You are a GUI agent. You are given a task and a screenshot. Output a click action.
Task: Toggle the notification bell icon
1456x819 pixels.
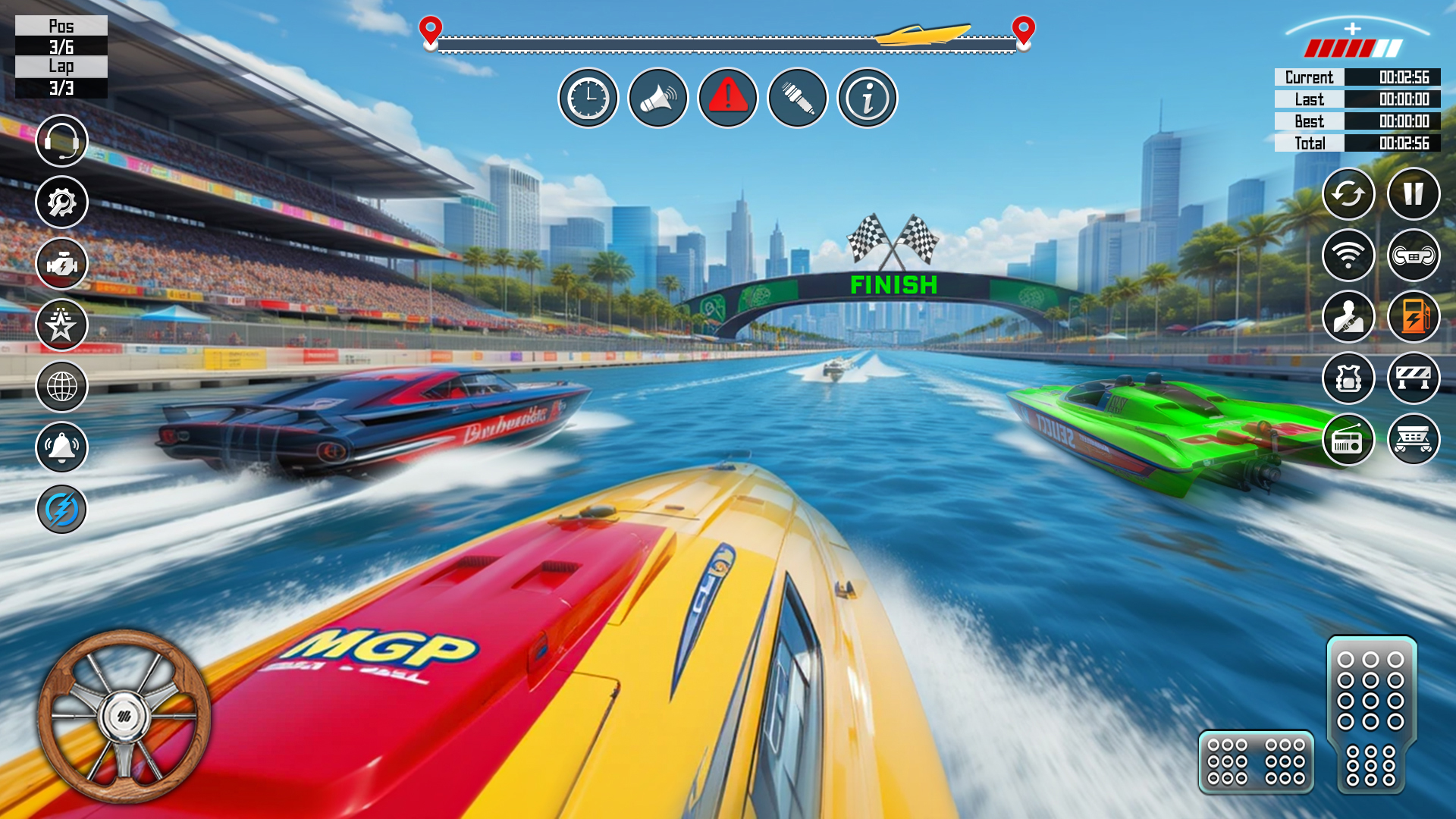click(x=61, y=447)
